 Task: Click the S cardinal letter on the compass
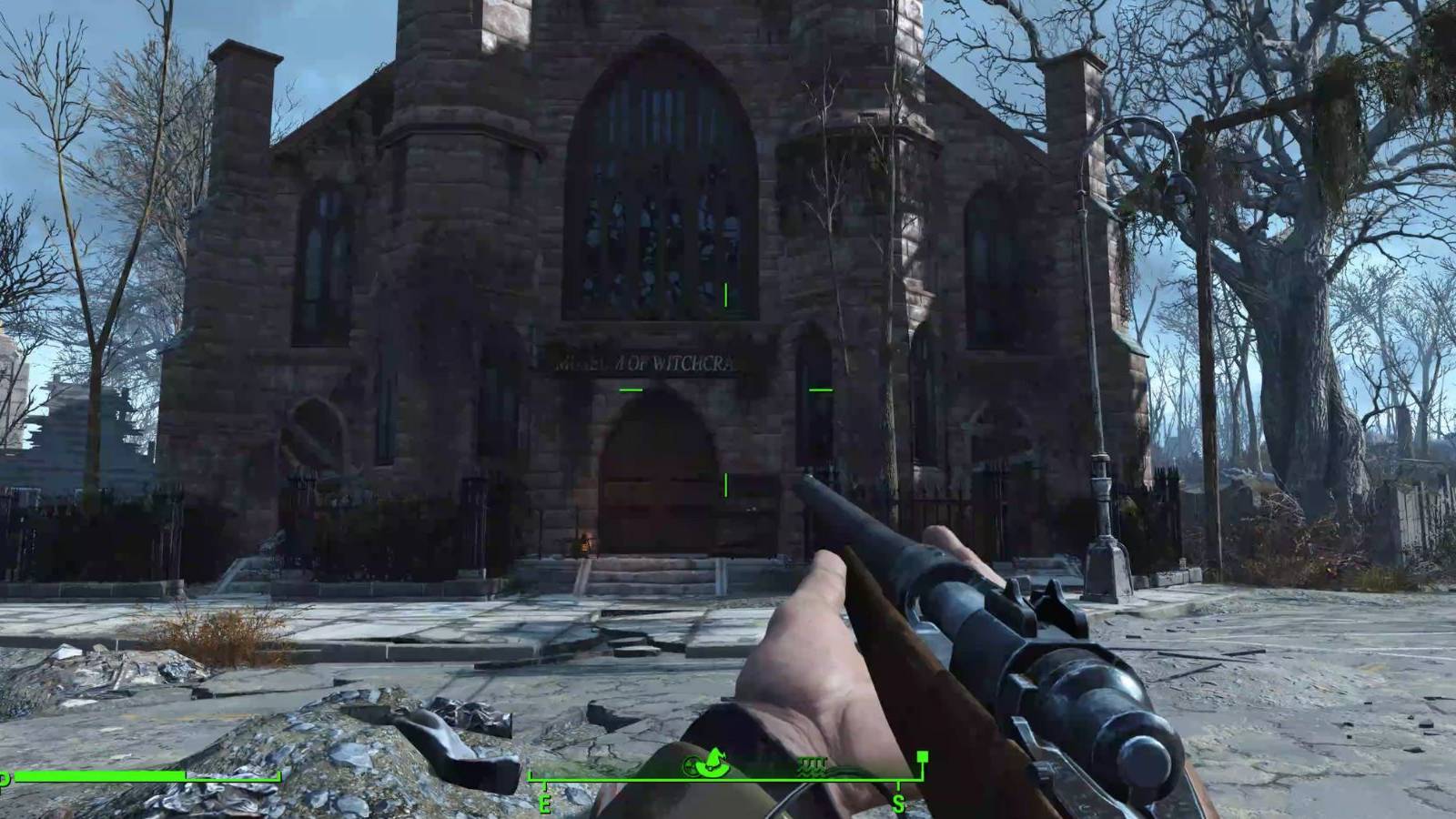[899, 803]
